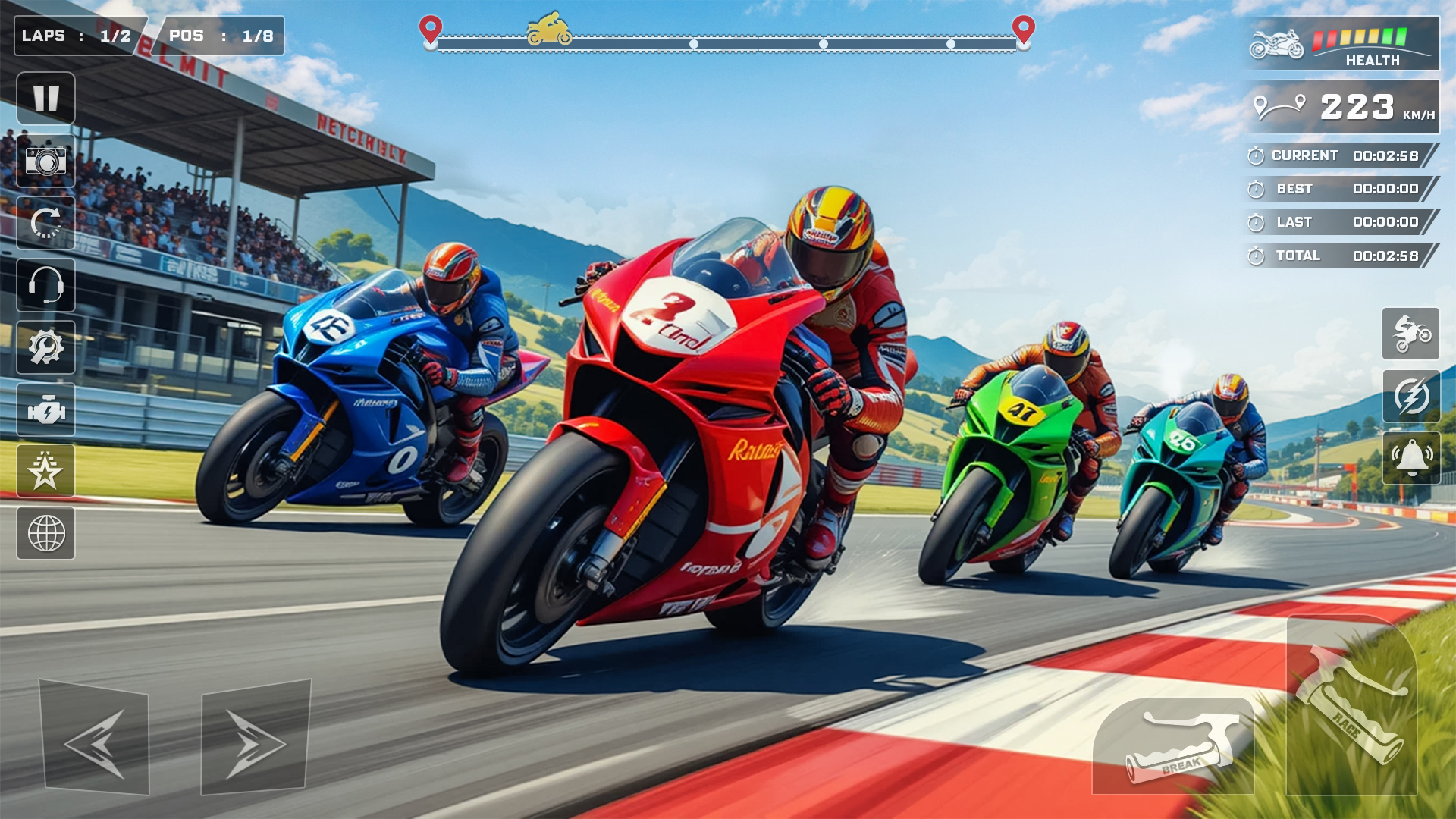The image size is (1456, 819).
Task: Squeeze the Break lever
Action: pyautogui.click(x=1174, y=747)
